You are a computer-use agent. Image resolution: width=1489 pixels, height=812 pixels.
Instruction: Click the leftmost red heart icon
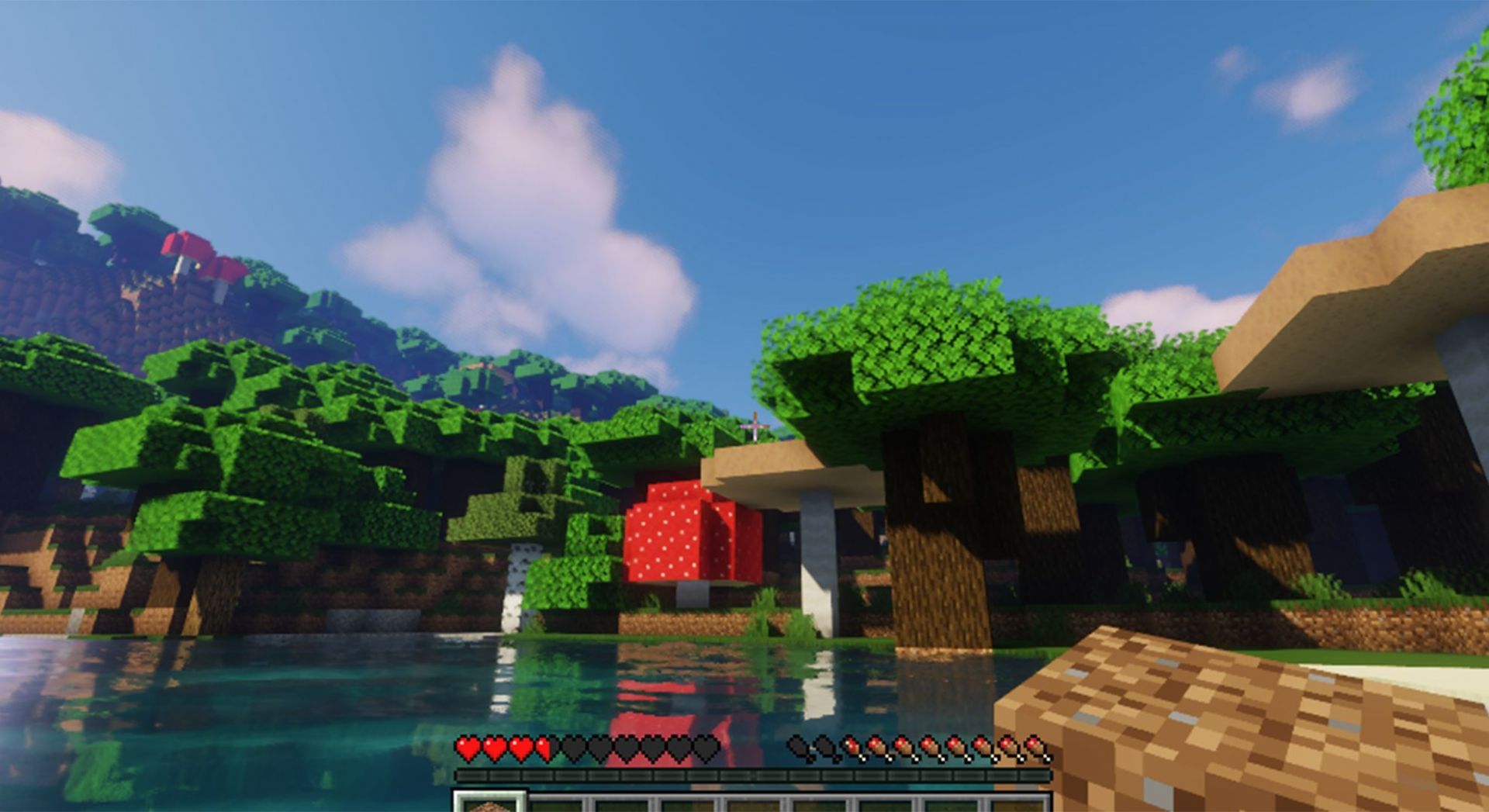point(467,748)
